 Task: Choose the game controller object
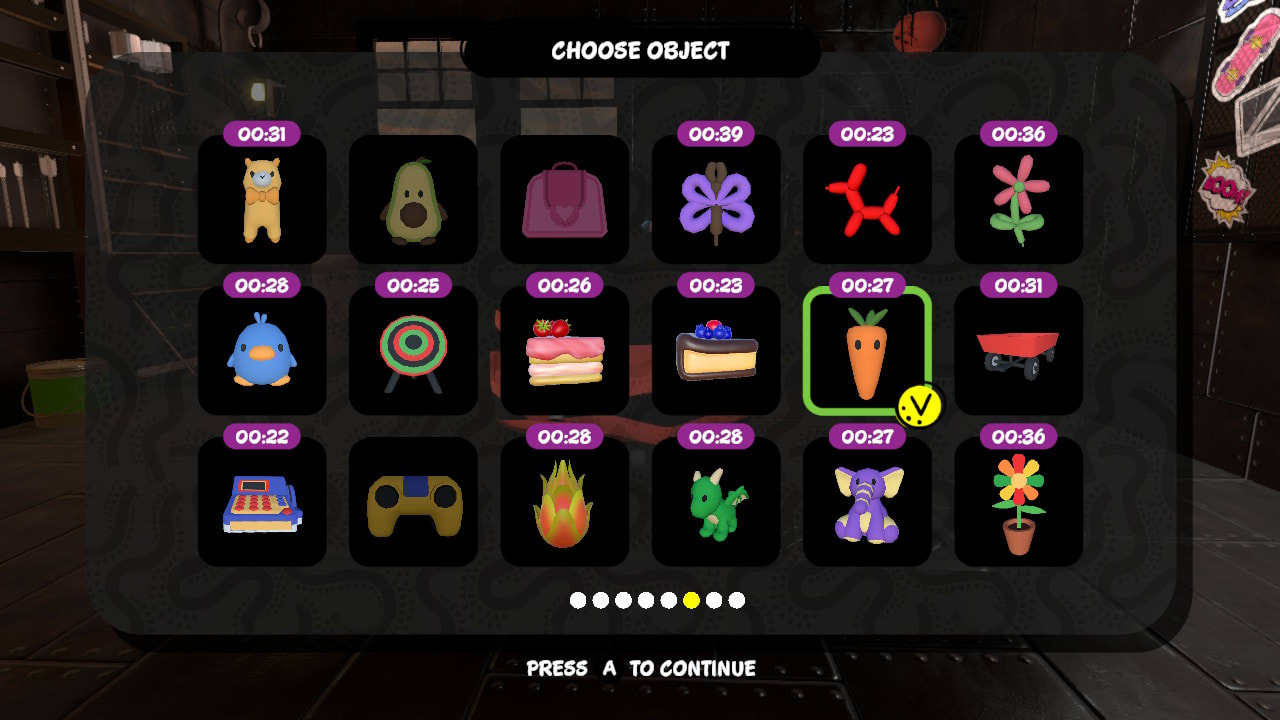click(413, 503)
